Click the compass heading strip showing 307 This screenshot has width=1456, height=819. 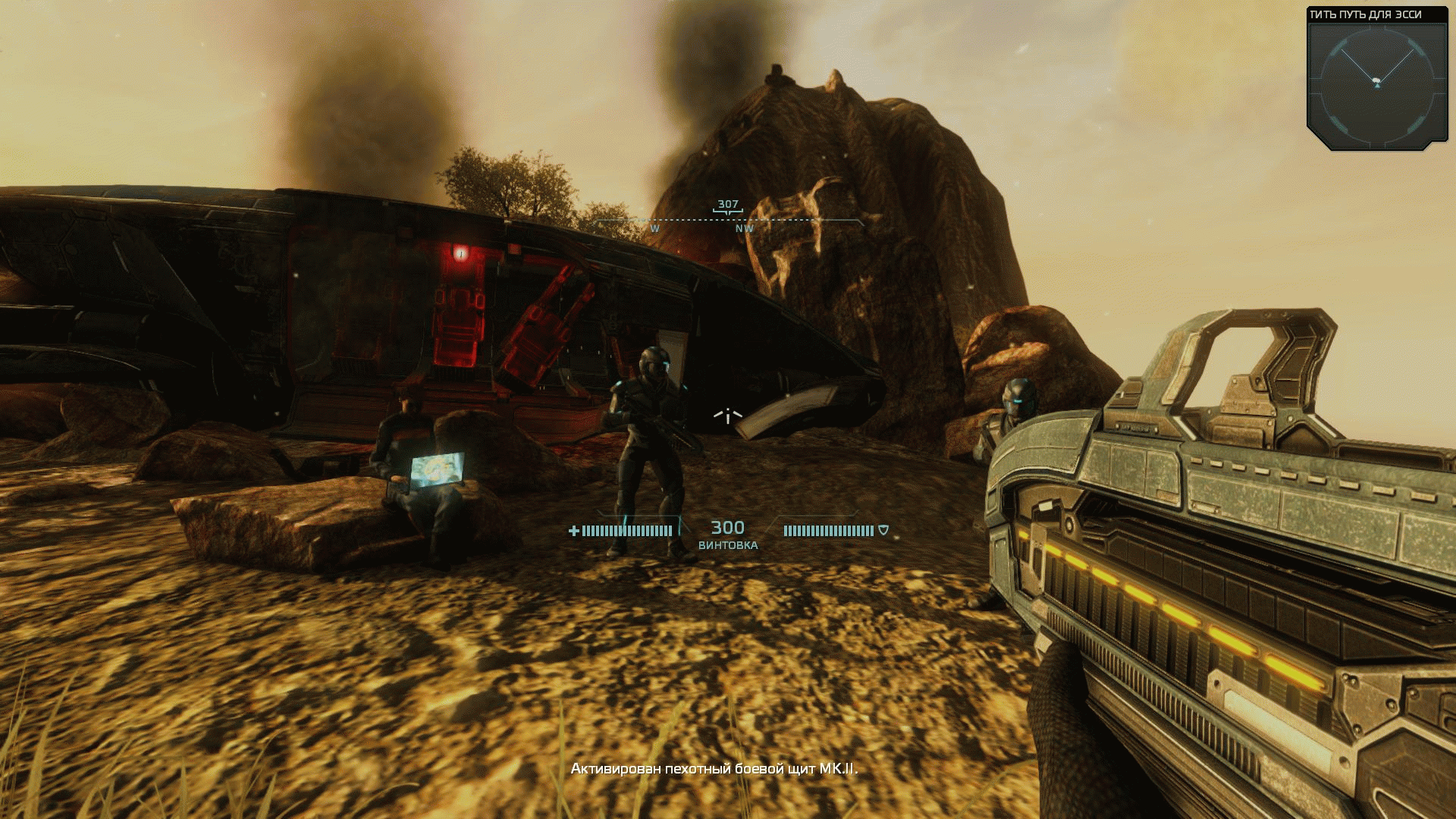pos(728,218)
